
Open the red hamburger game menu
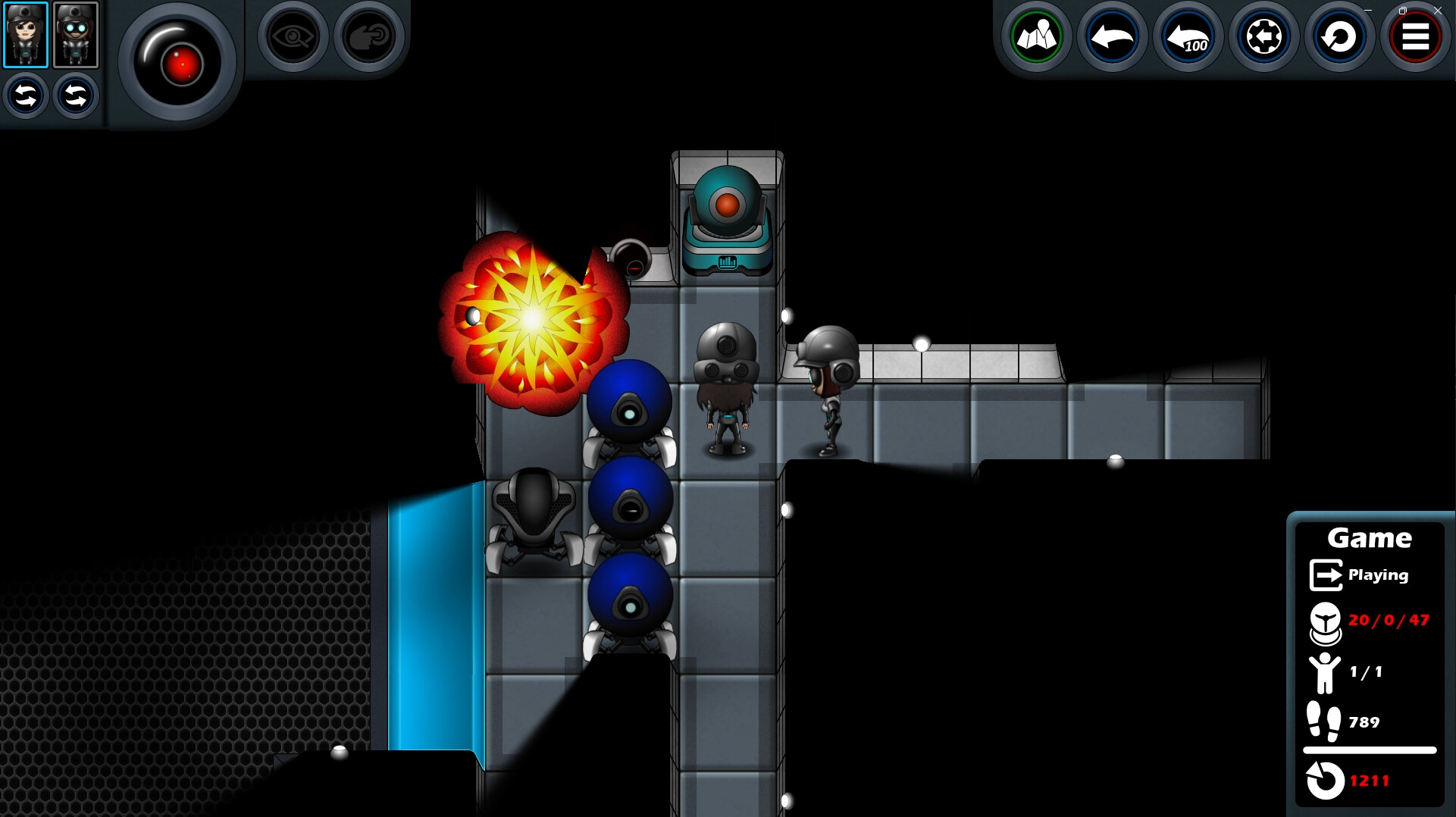click(x=1414, y=36)
